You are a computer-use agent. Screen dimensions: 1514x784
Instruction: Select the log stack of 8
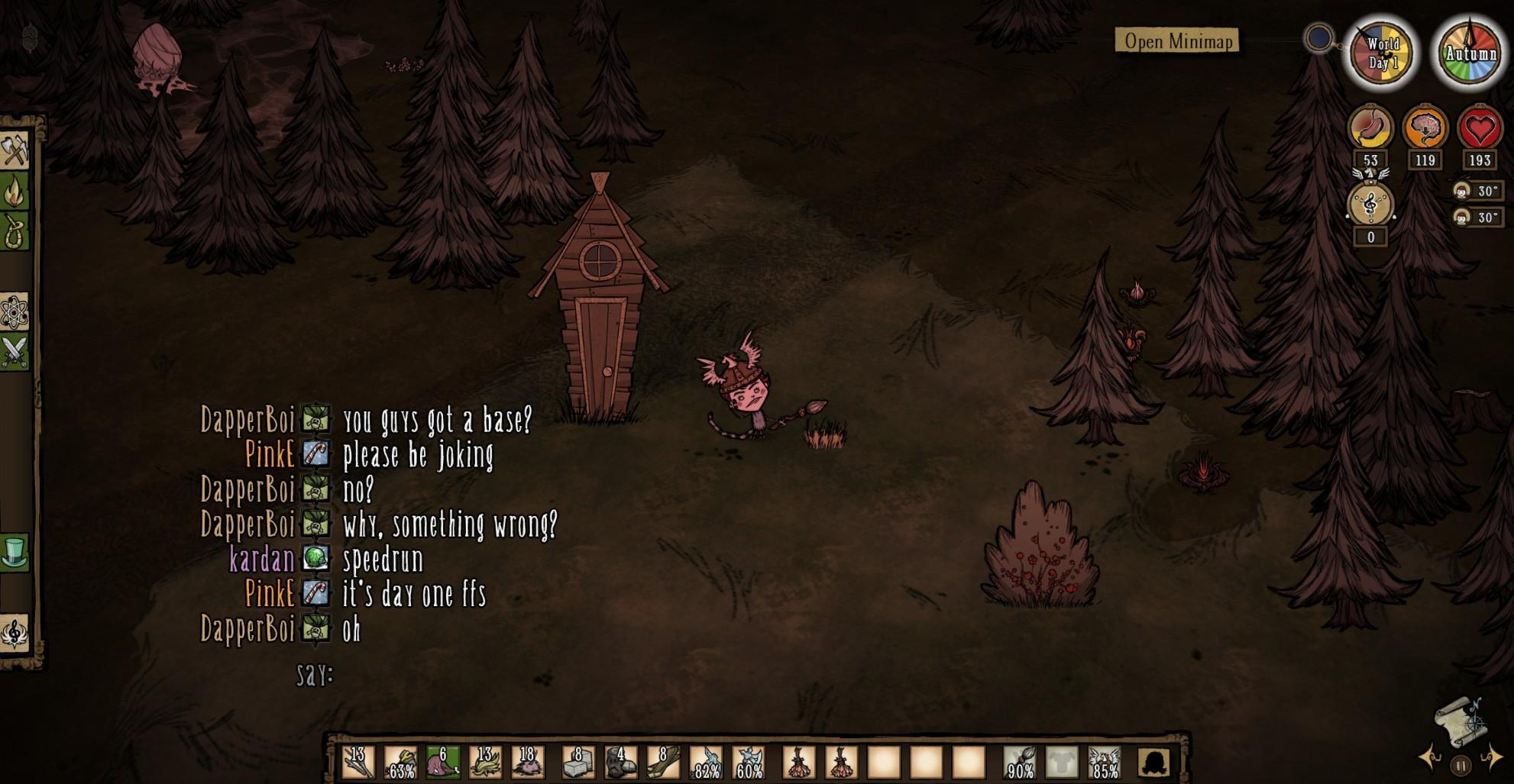[x=663, y=762]
